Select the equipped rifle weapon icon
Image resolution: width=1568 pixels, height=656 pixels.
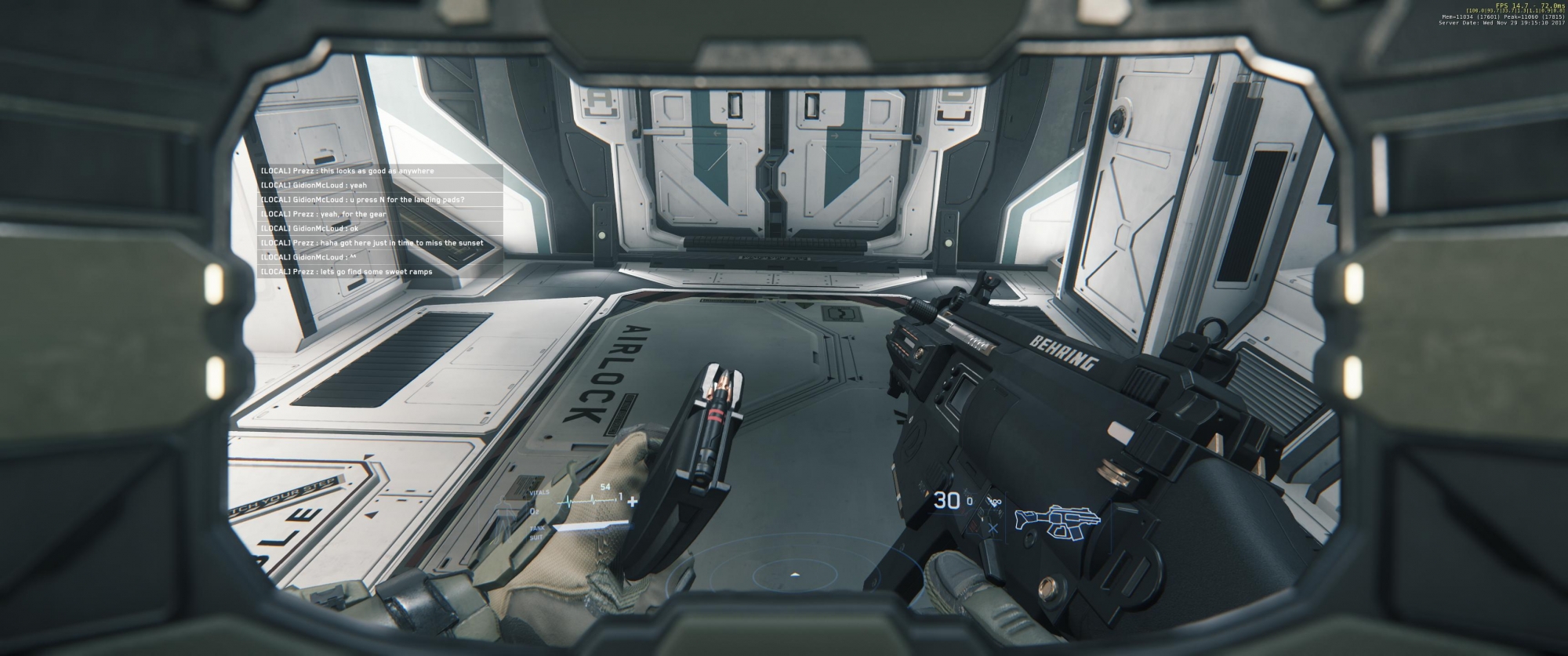(x=1057, y=520)
